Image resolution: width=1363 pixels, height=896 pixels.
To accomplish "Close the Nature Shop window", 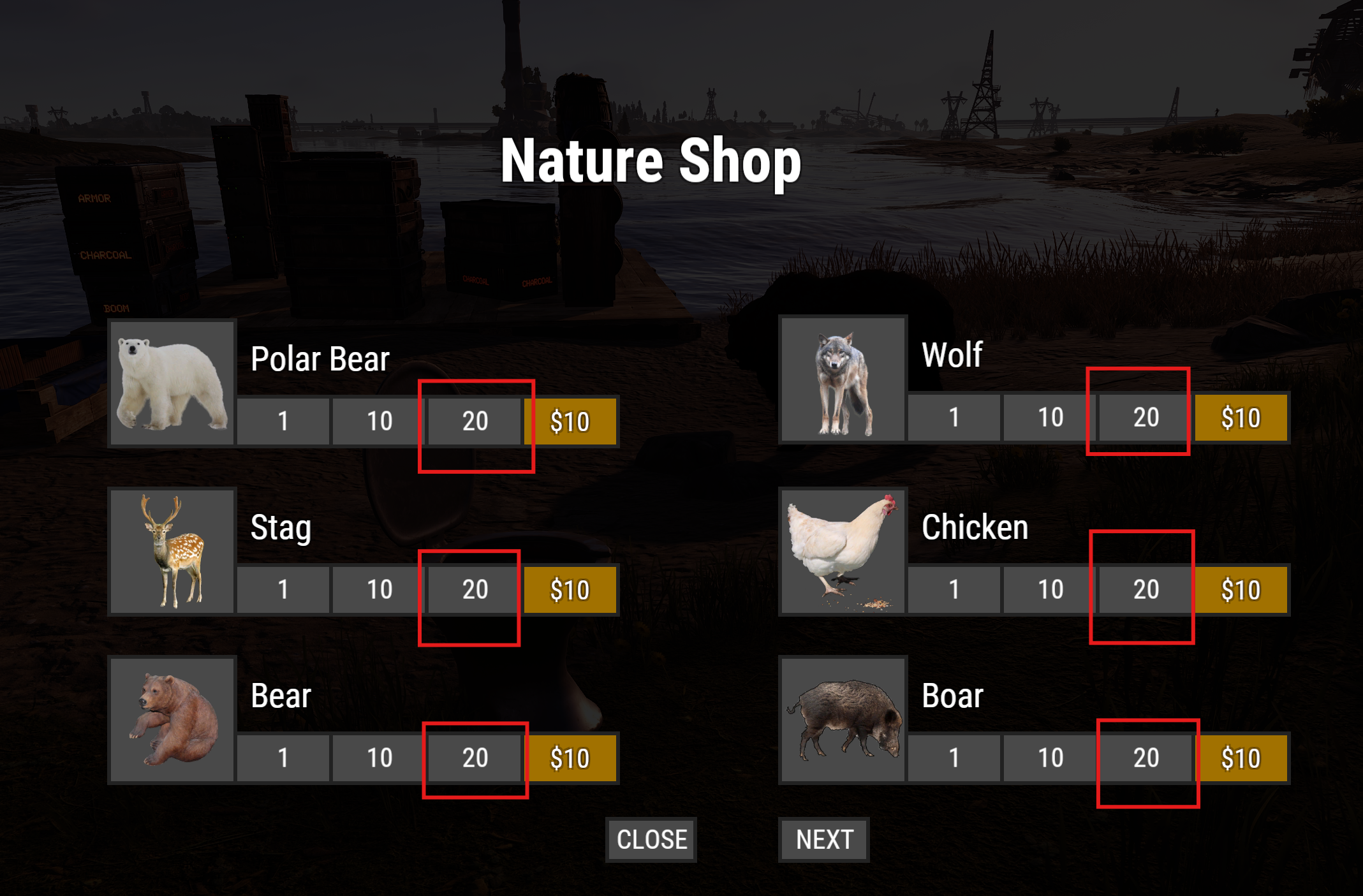I will [651, 839].
